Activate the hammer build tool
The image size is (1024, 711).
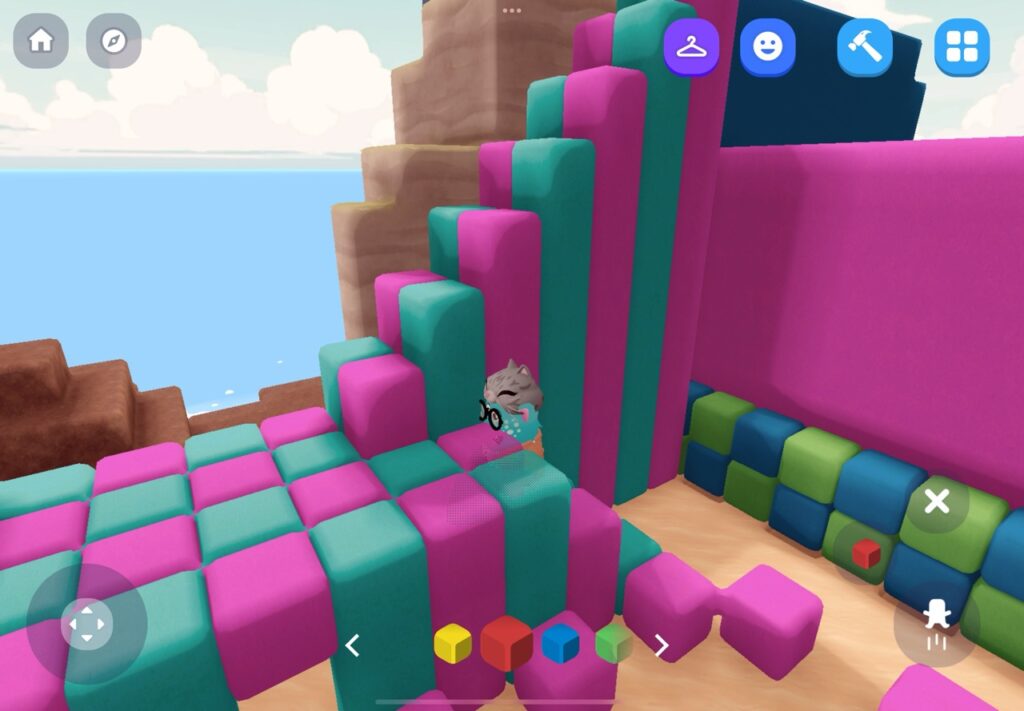(x=864, y=47)
